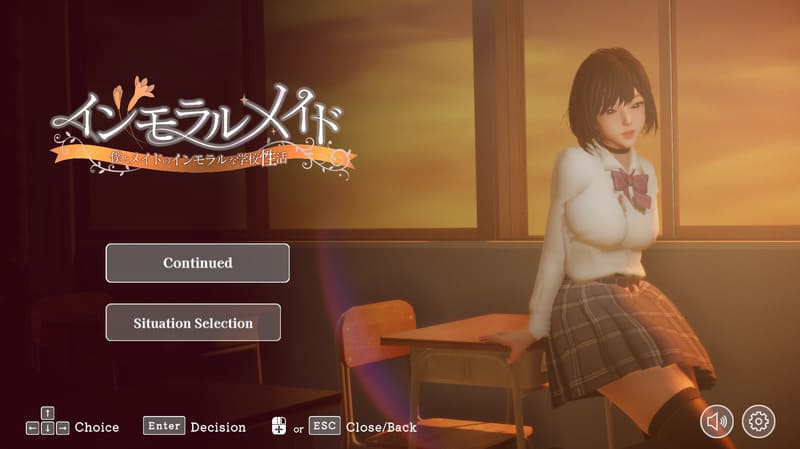Toggle the sound speaker icon

click(x=717, y=421)
